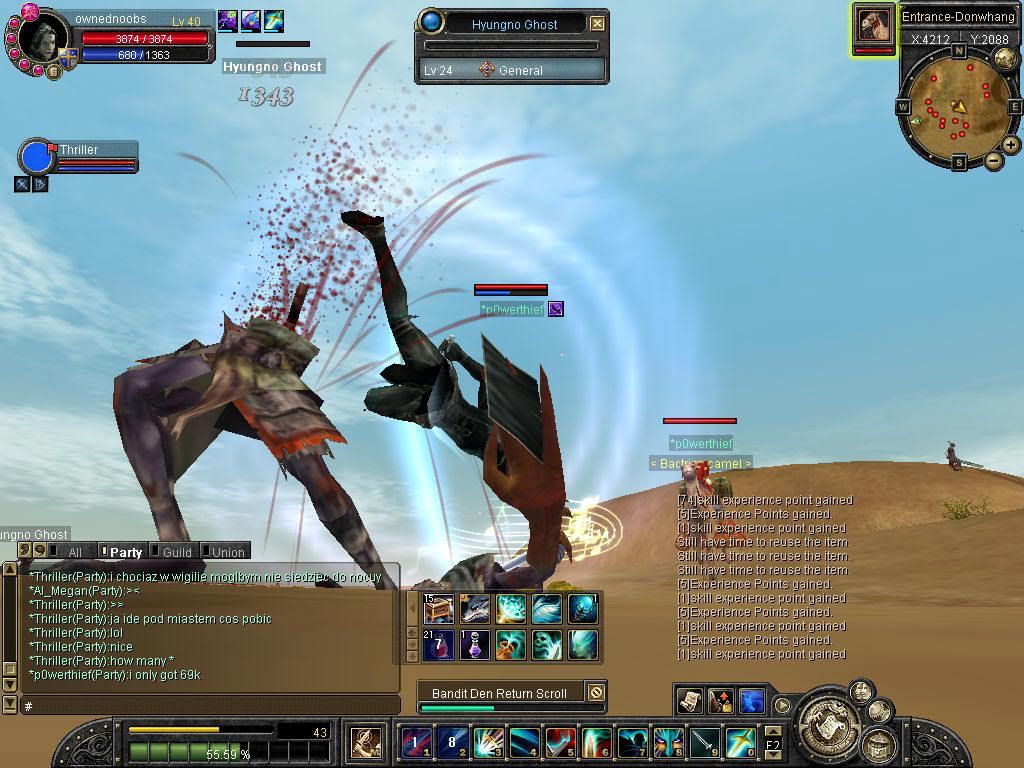
Task: Click the chat message input field
Action: coord(210,706)
